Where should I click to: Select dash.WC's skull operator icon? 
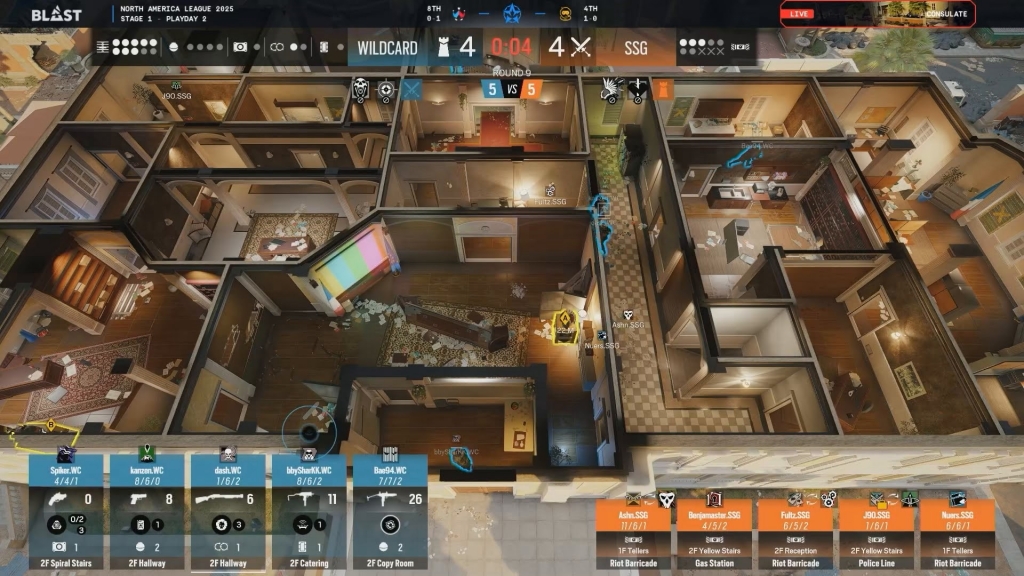click(227, 454)
